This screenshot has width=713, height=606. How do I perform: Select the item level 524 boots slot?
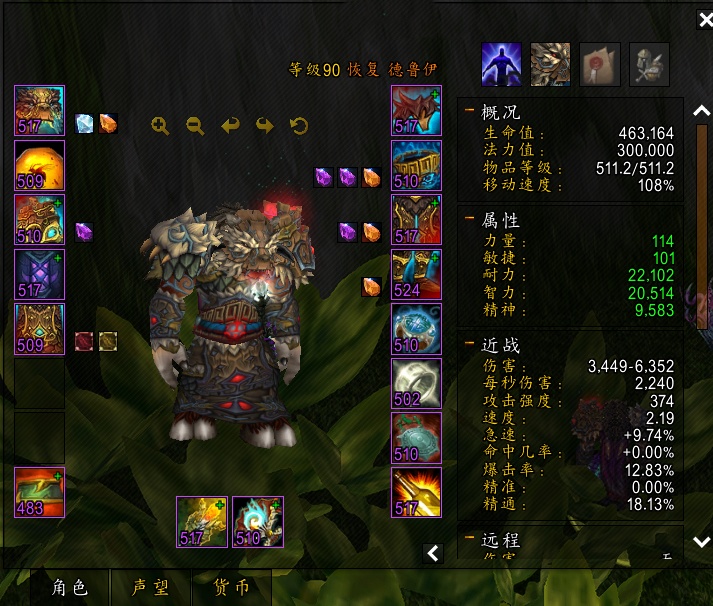[415, 274]
